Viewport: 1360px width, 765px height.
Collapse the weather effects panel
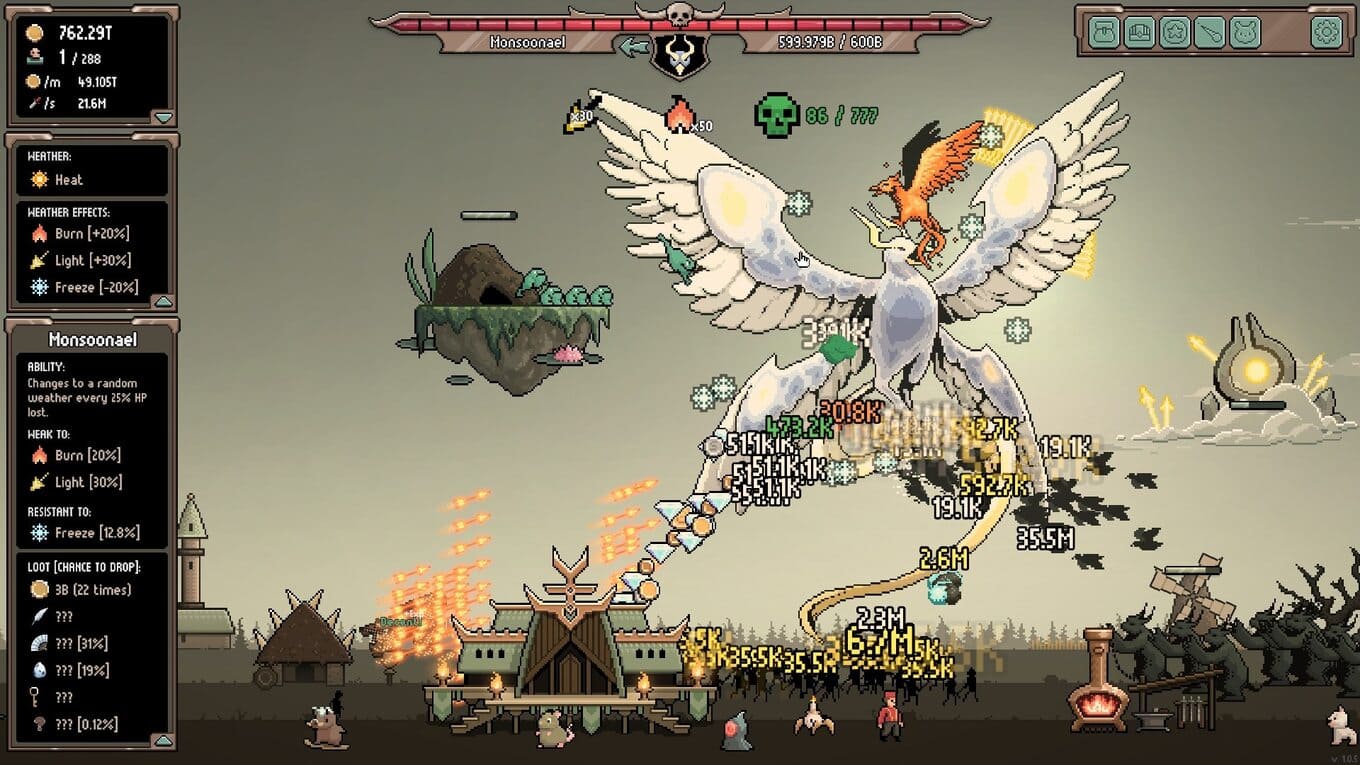point(163,301)
